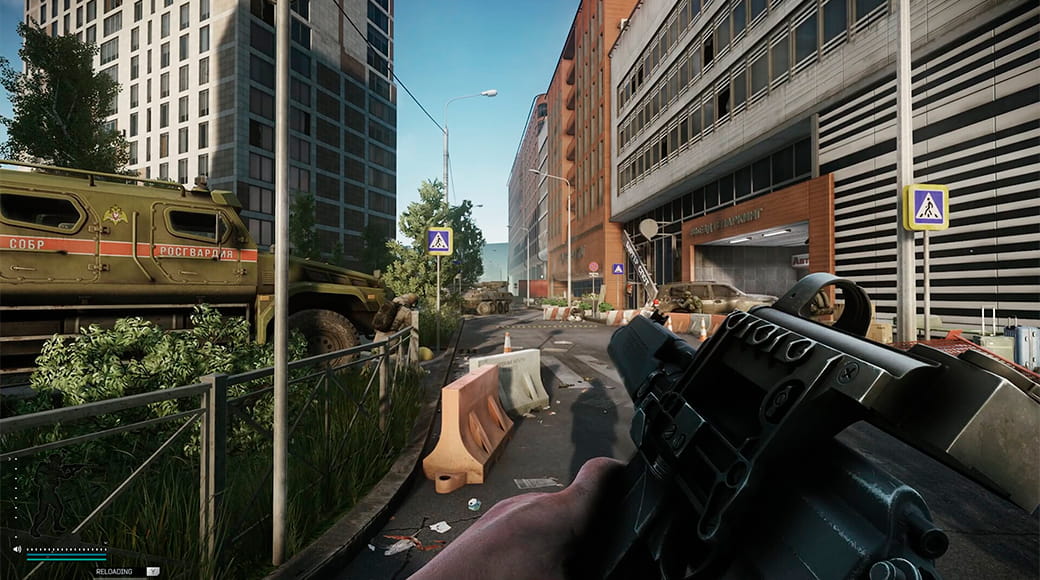Click the magazine icon beside Reloading
Viewport: 1040px width, 580px height.
[153, 571]
